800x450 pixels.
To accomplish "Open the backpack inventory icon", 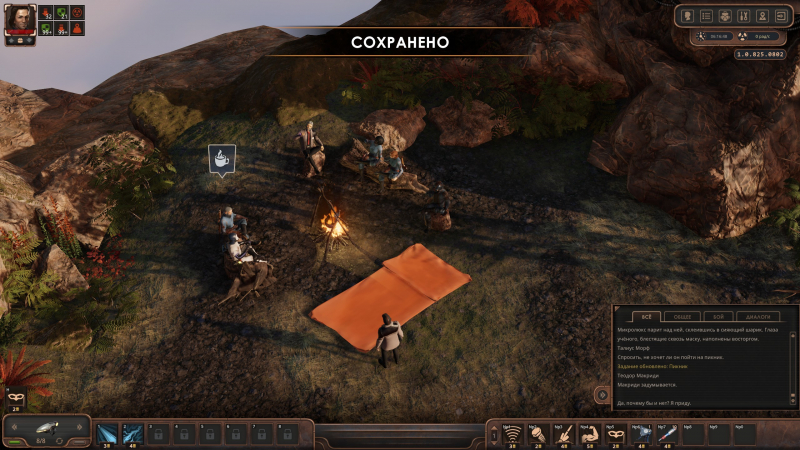I will 725,16.
